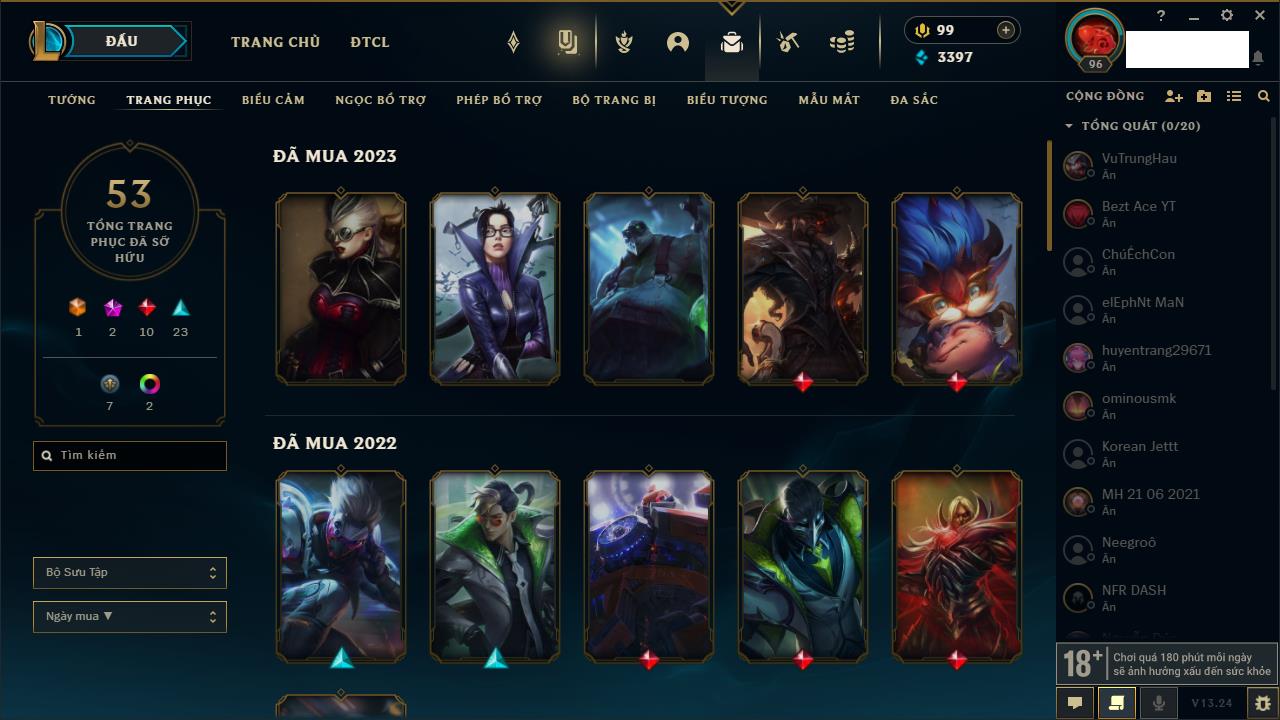
Task: Switch to the BIỂU TƯỢNG tab
Action: [x=727, y=100]
